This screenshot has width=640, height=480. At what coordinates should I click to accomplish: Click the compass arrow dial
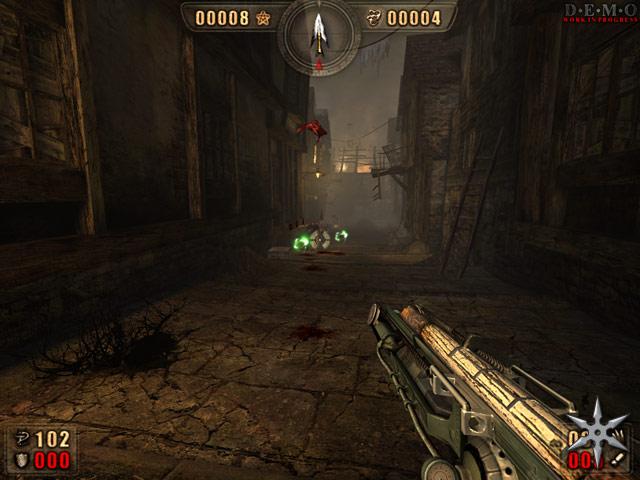point(319,32)
